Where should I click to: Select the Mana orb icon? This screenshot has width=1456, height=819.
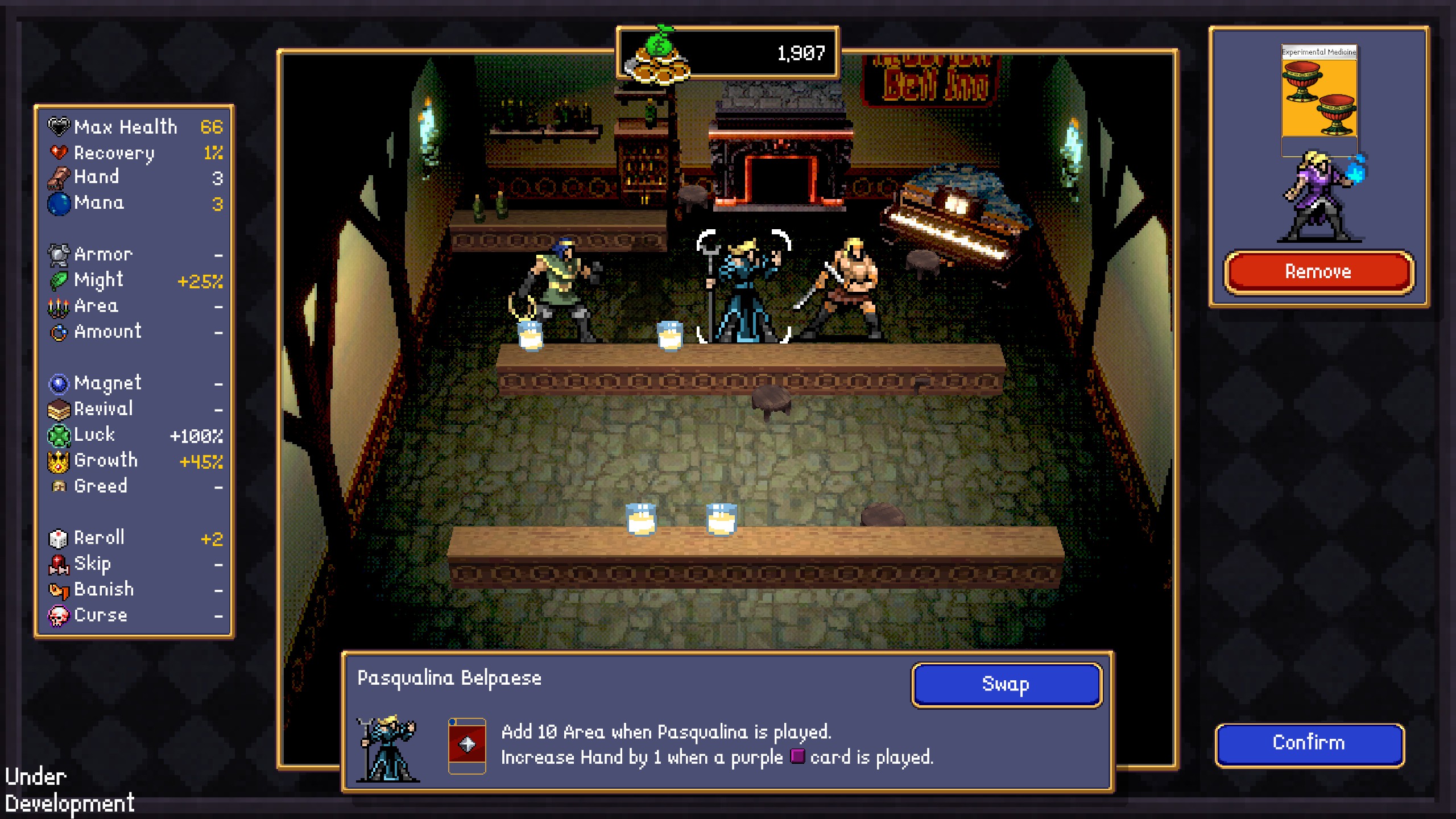[x=59, y=202]
